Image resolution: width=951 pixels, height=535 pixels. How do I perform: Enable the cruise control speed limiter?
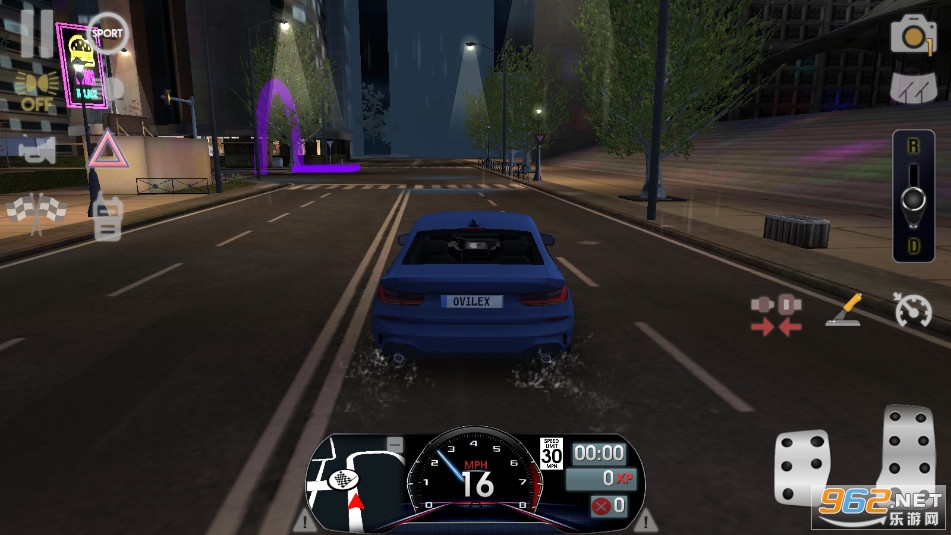912,310
